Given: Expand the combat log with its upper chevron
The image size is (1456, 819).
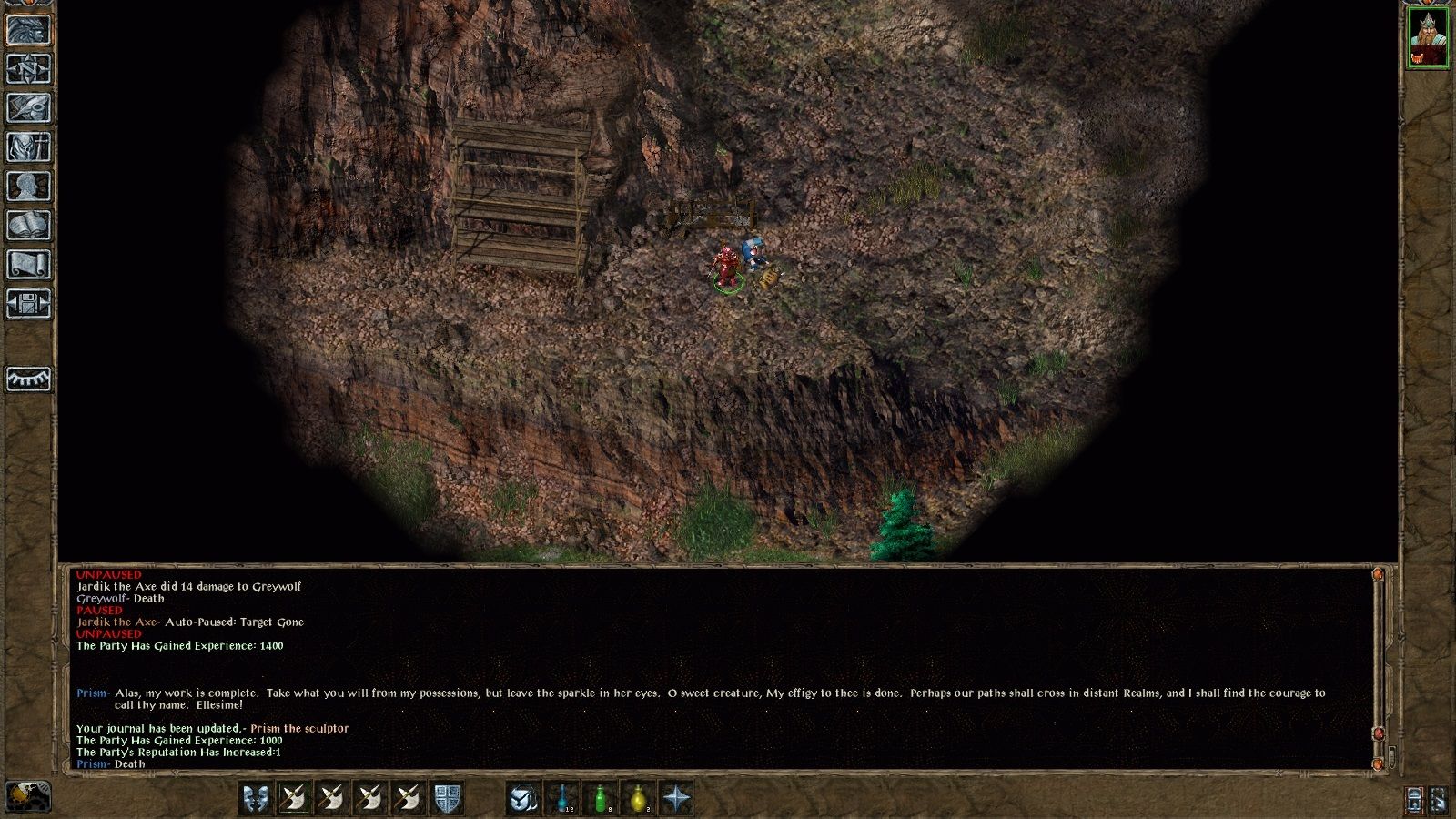Looking at the screenshot, I should click(1377, 574).
